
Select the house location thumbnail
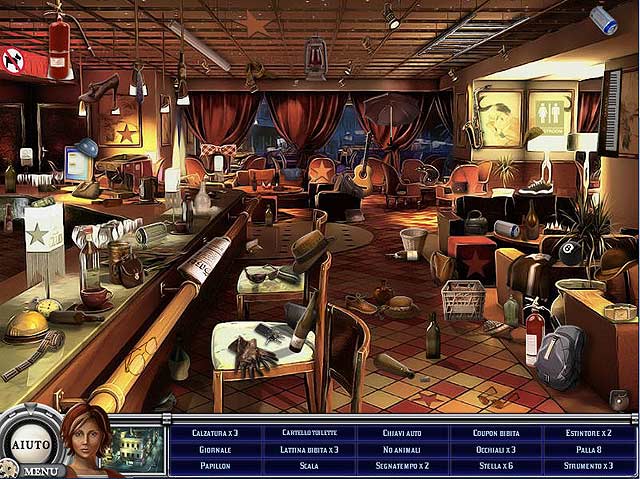click(133, 447)
